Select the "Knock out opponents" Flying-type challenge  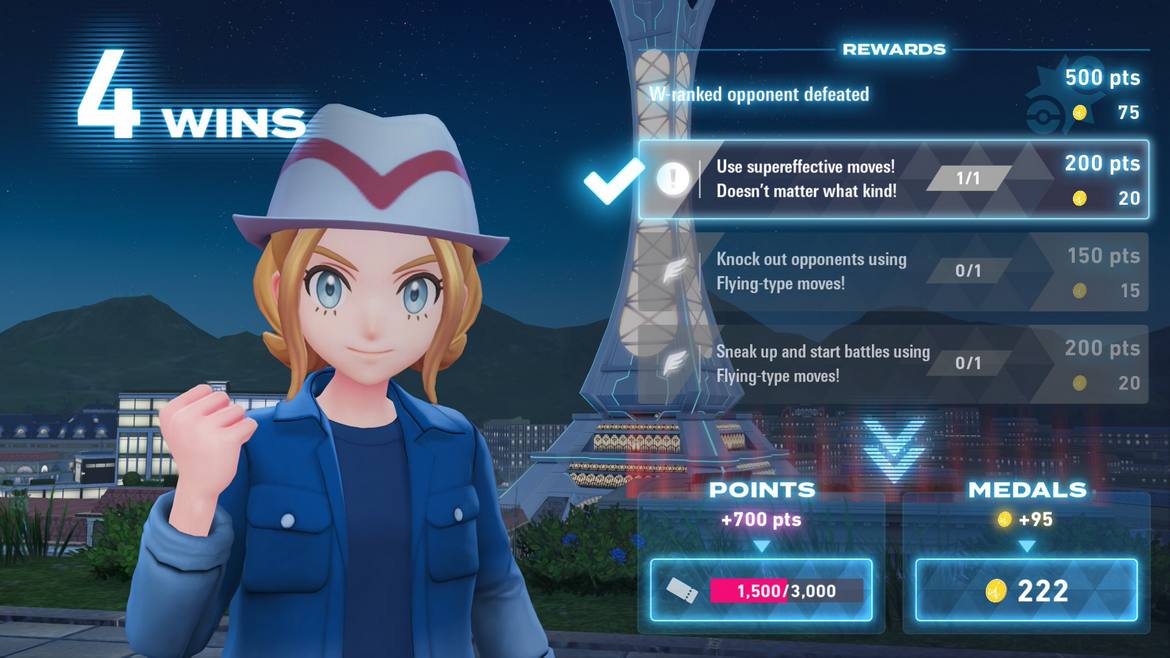[x=893, y=271]
